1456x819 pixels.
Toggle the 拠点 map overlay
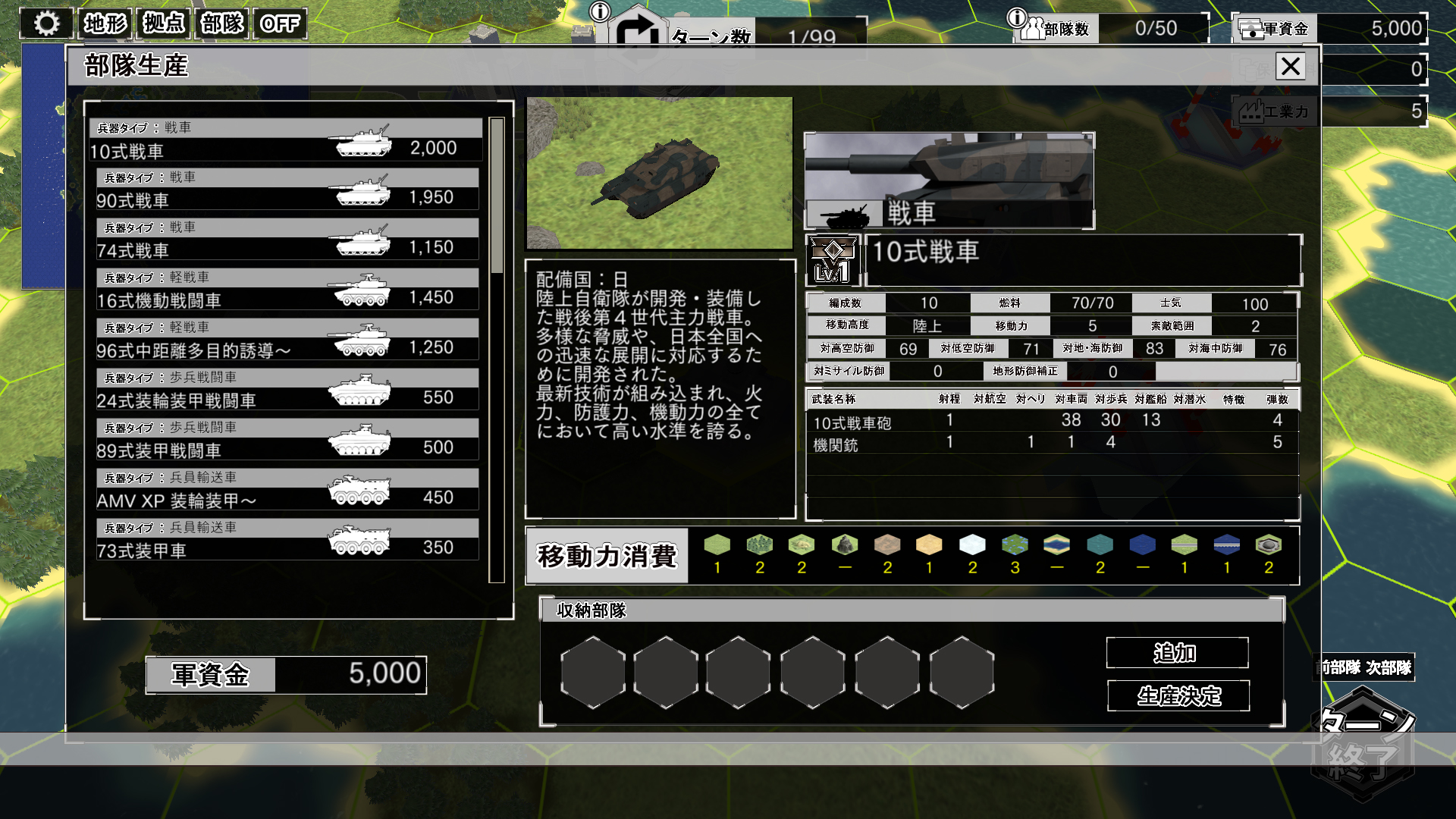[x=162, y=24]
